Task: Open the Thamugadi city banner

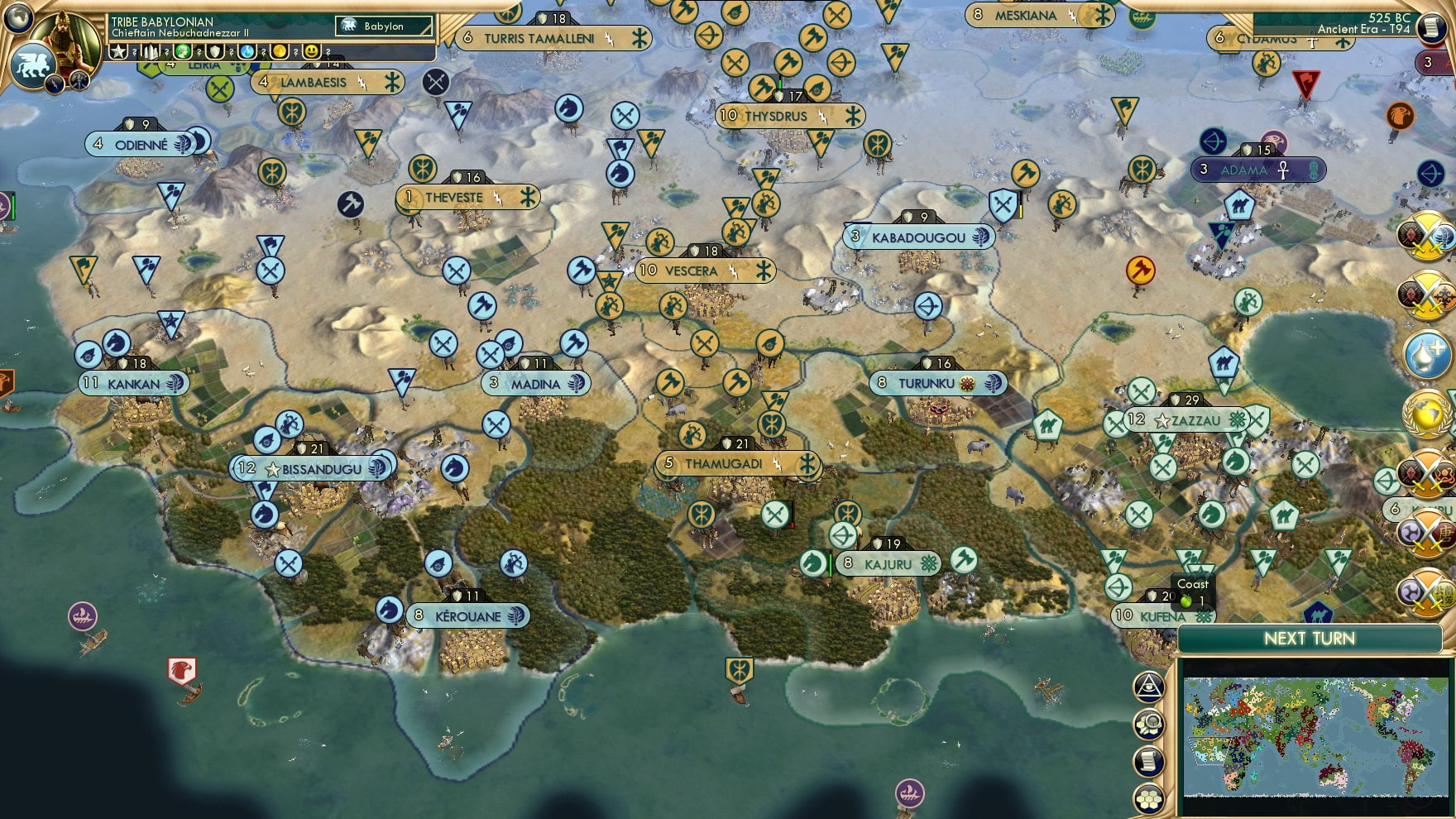Action: click(x=724, y=464)
